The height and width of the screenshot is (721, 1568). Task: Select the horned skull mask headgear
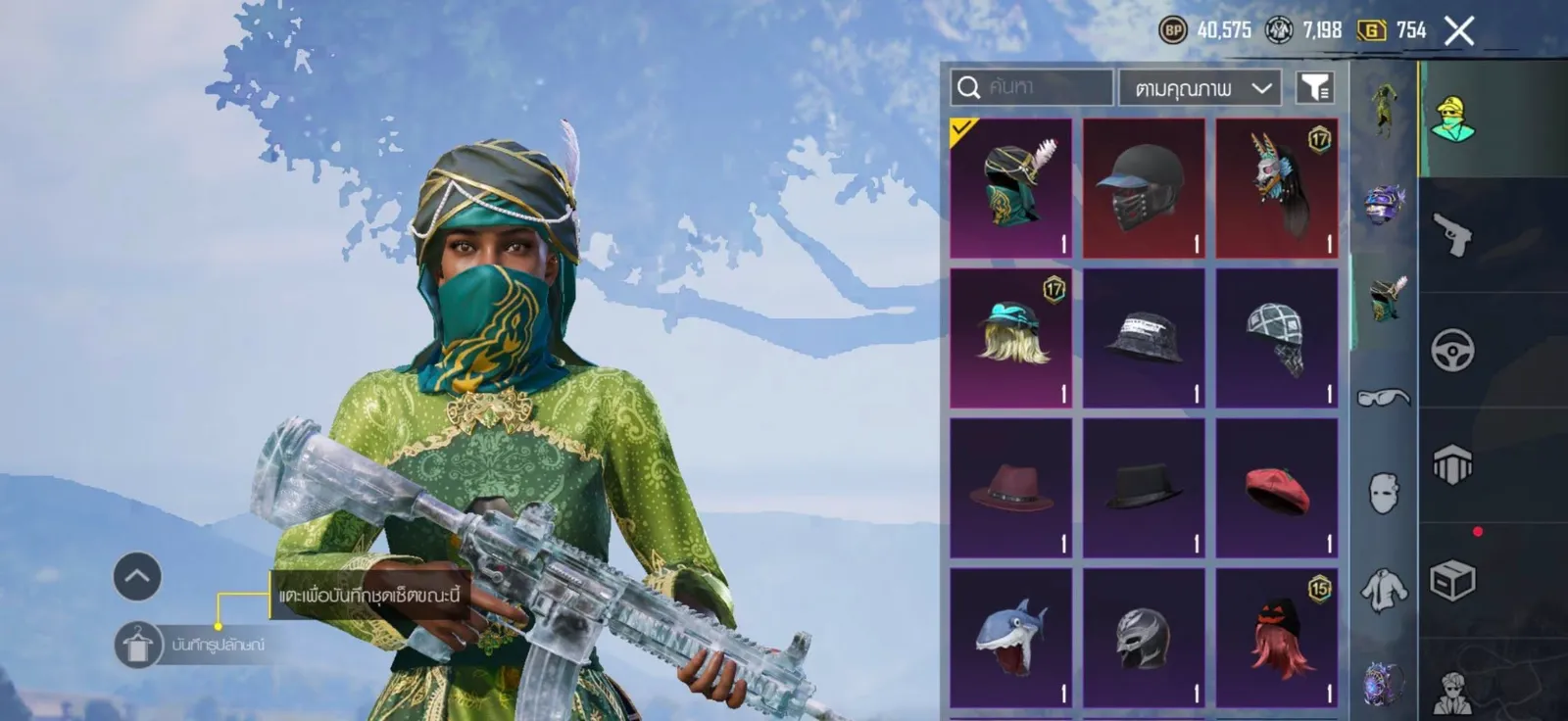[1277, 188]
